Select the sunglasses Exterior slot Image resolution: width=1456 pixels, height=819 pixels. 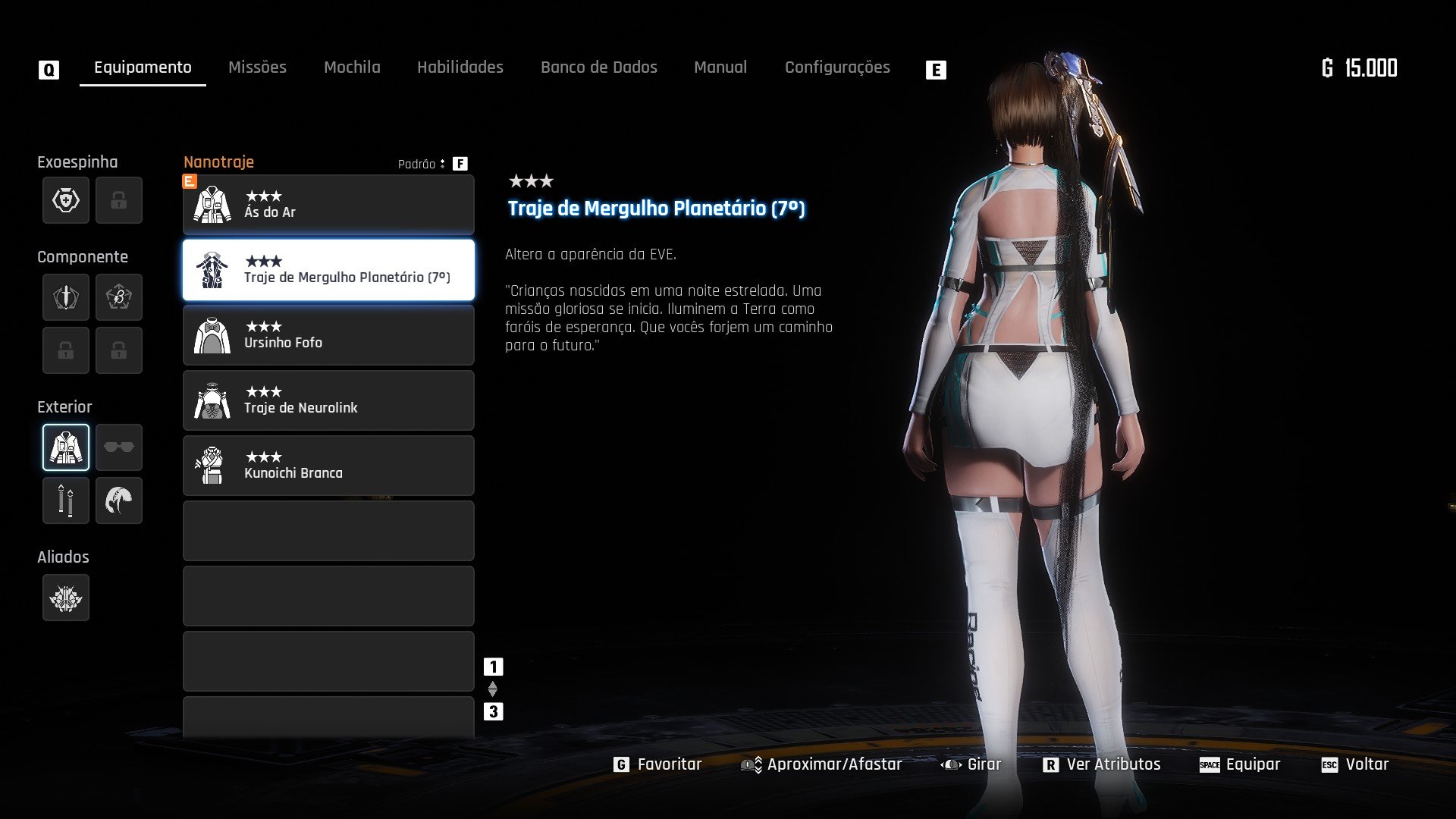point(119,447)
